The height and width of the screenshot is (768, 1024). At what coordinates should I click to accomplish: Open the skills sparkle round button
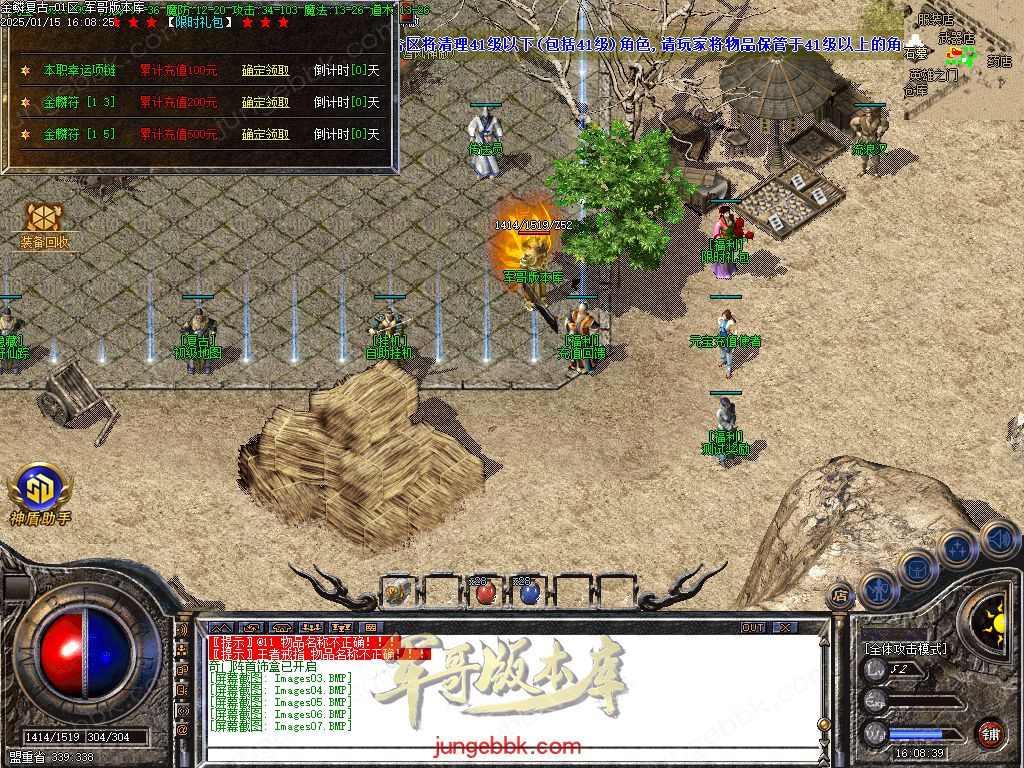957,548
